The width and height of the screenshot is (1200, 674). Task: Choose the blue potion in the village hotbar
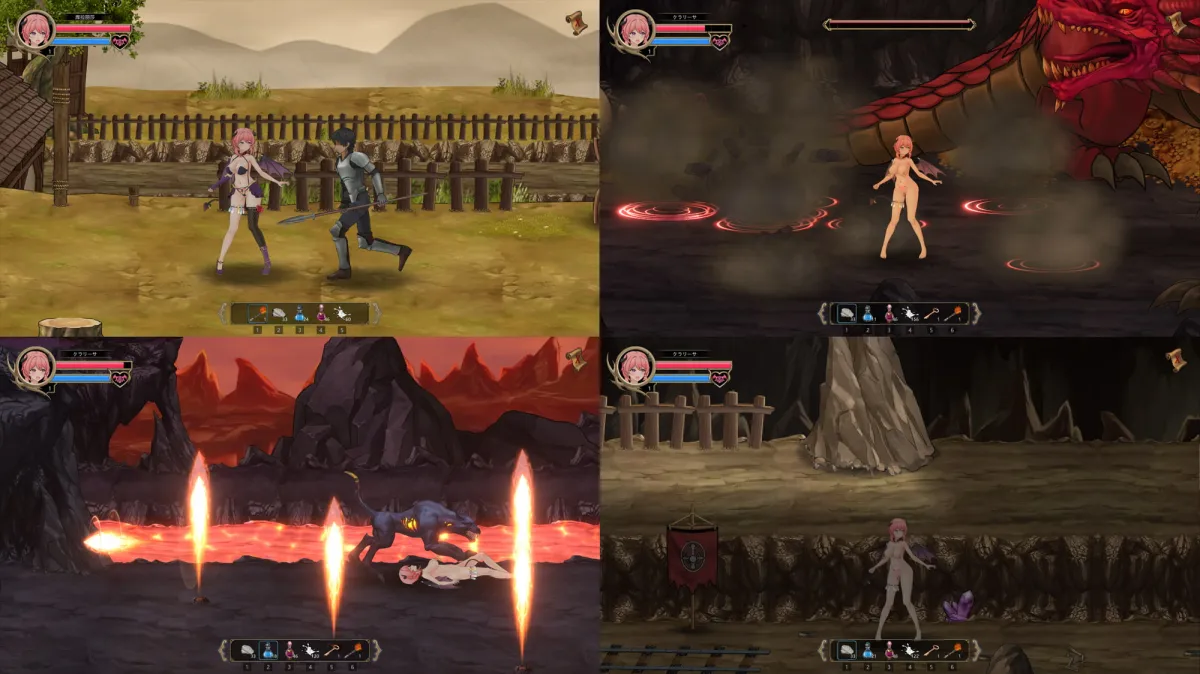click(300, 313)
